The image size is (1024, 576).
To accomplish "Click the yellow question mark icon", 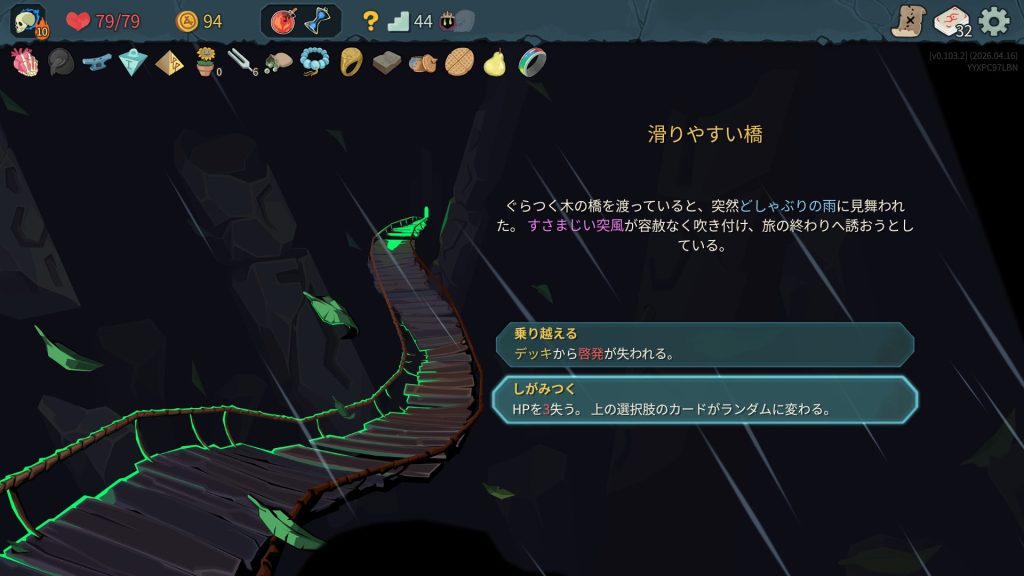I will point(370,21).
